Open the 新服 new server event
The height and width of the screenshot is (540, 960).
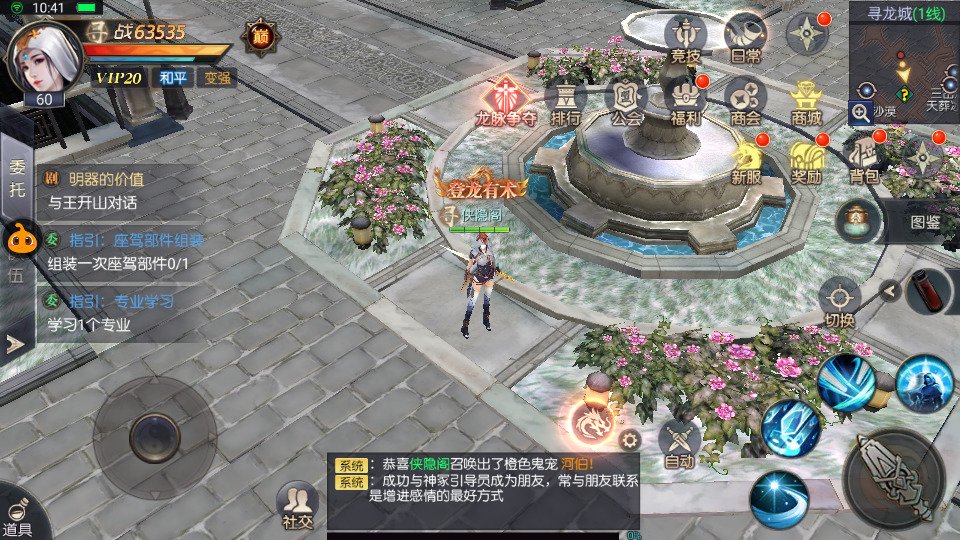746,162
